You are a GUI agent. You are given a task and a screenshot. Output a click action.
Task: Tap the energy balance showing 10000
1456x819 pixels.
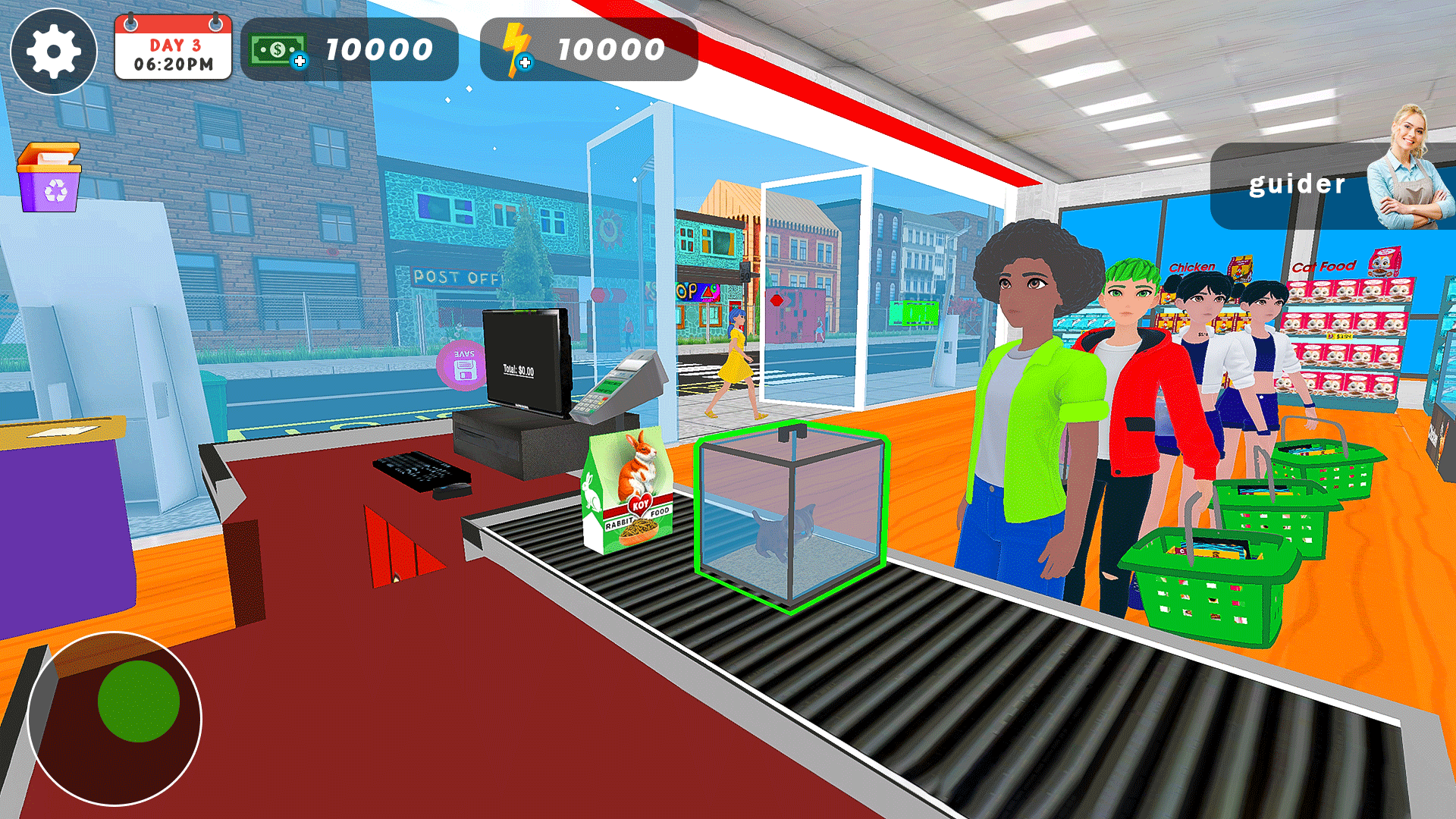(x=610, y=49)
